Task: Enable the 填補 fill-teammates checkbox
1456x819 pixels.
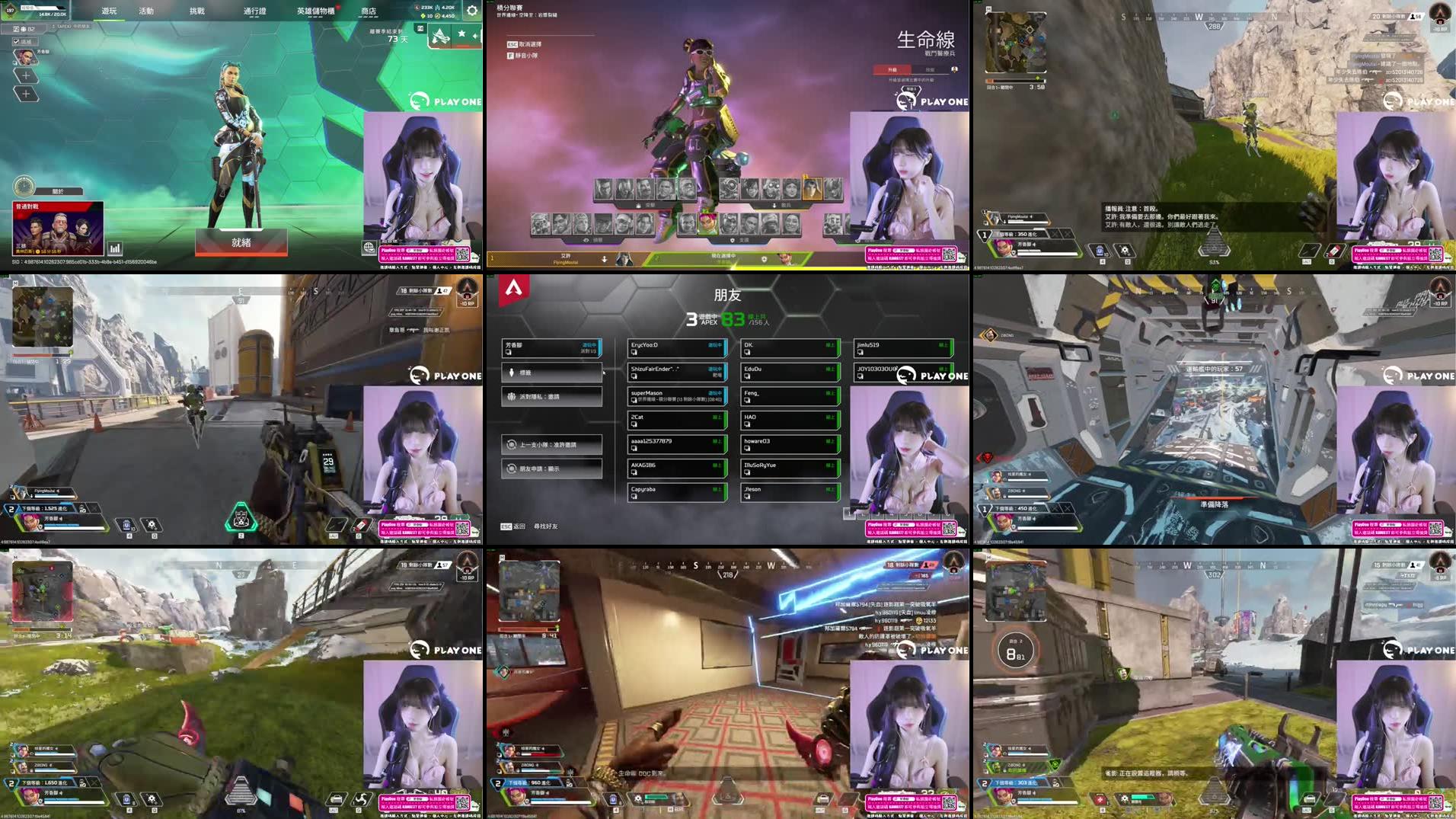Action: [x=16, y=41]
